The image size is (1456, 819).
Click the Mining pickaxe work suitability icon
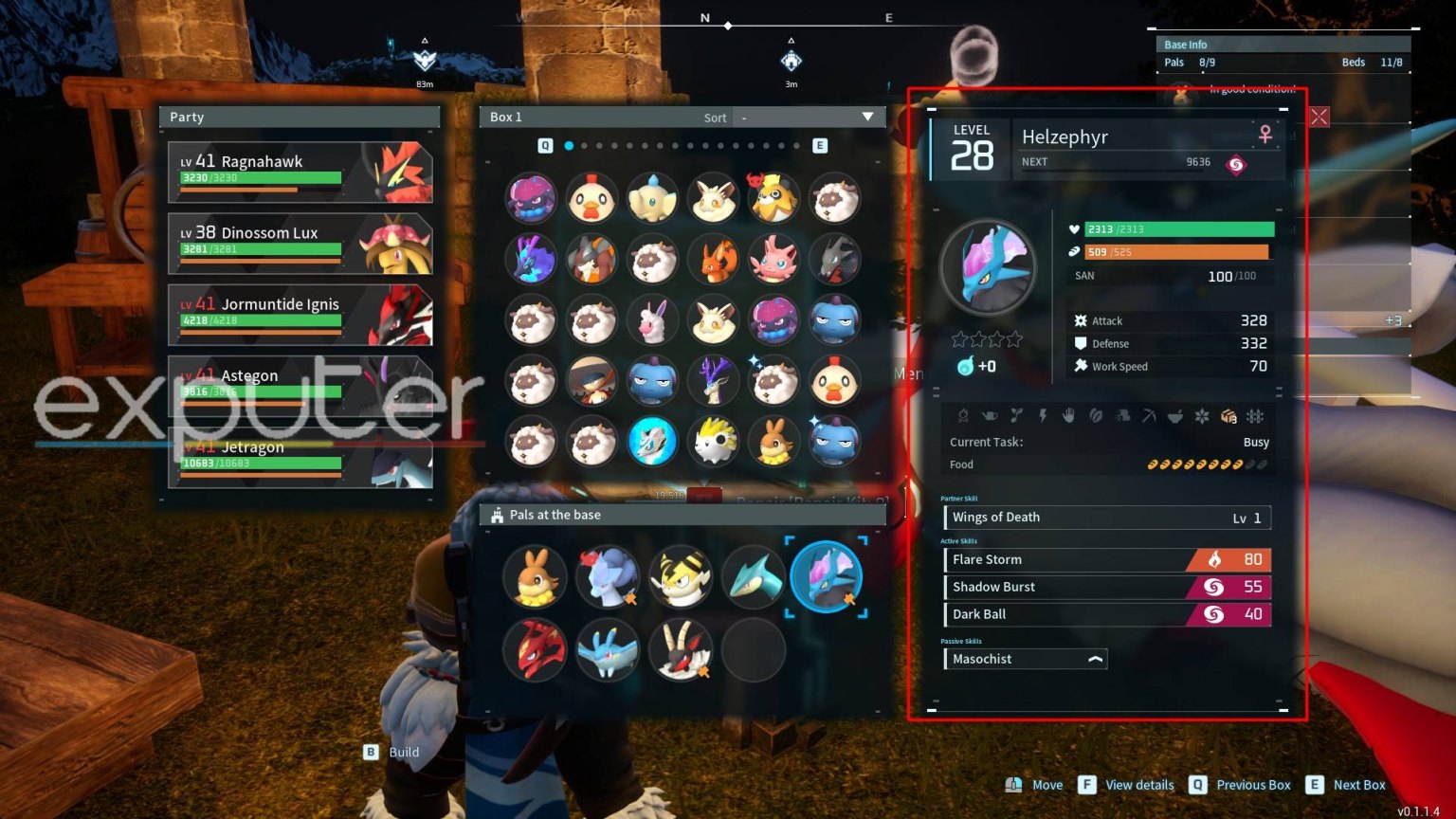pyautogui.click(x=1150, y=416)
